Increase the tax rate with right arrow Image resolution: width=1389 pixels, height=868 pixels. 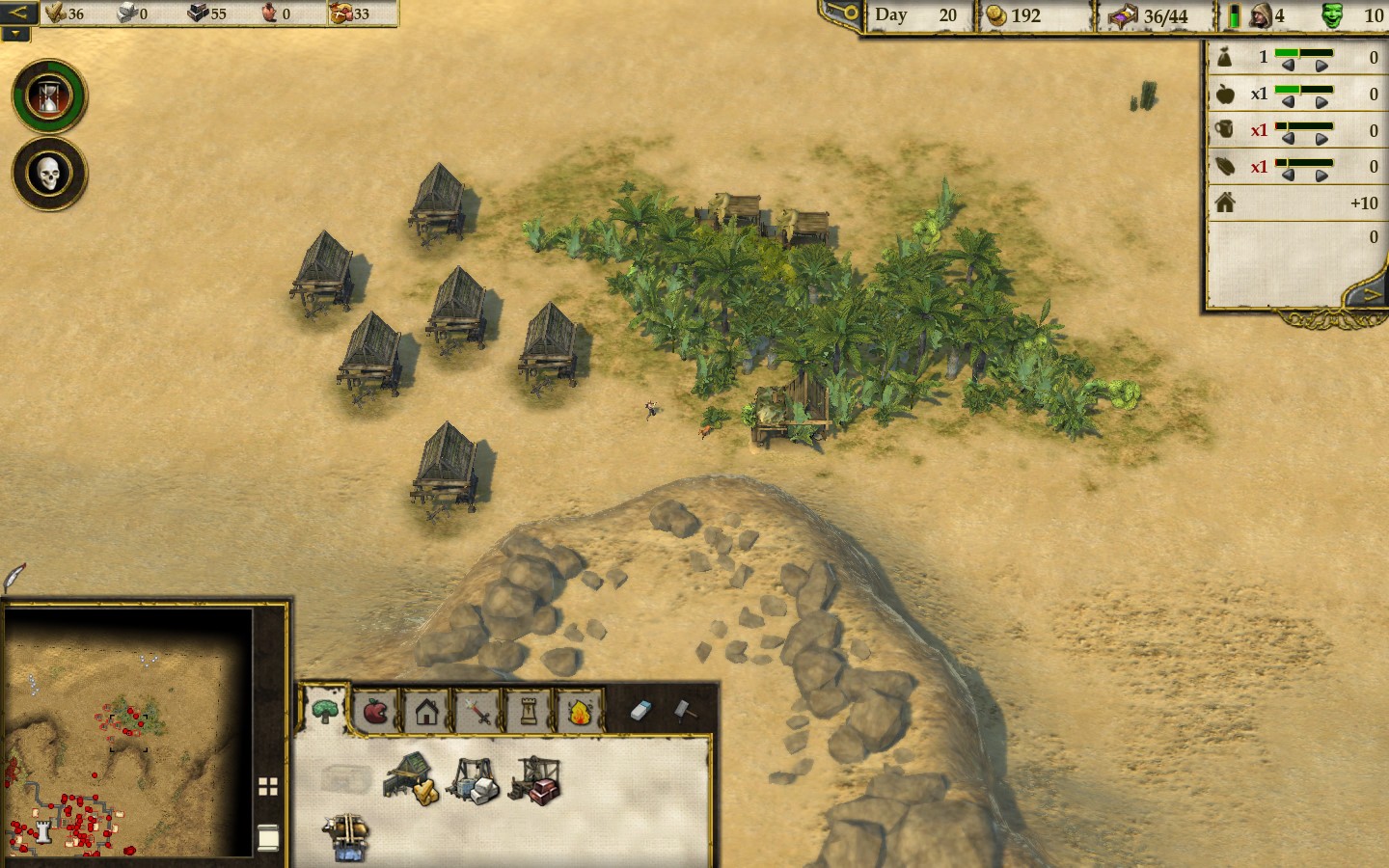point(1321,66)
